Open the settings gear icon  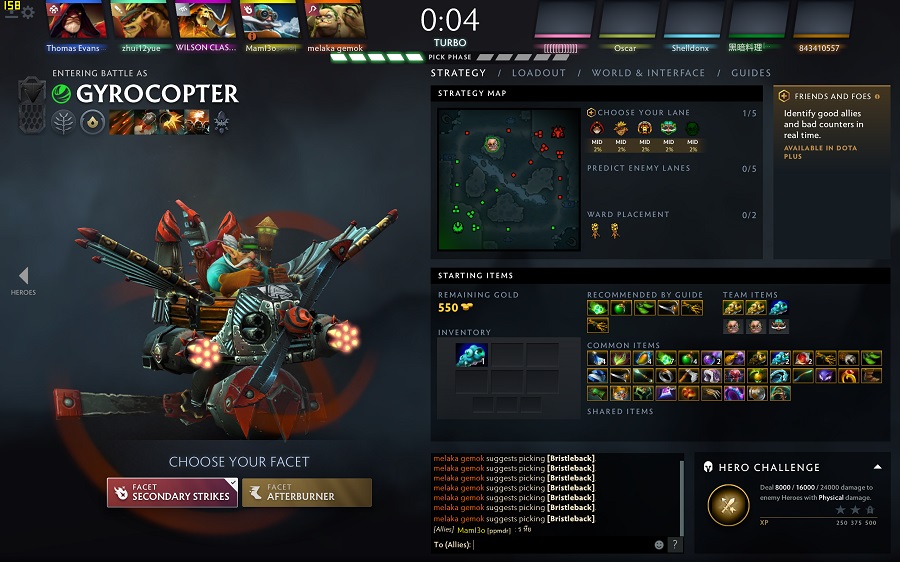point(28,12)
